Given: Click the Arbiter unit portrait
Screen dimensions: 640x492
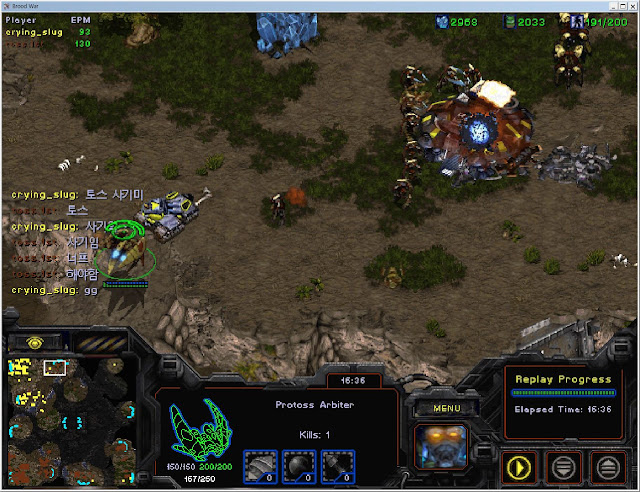Looking at the screenshot, I should [x=440, y=445].
